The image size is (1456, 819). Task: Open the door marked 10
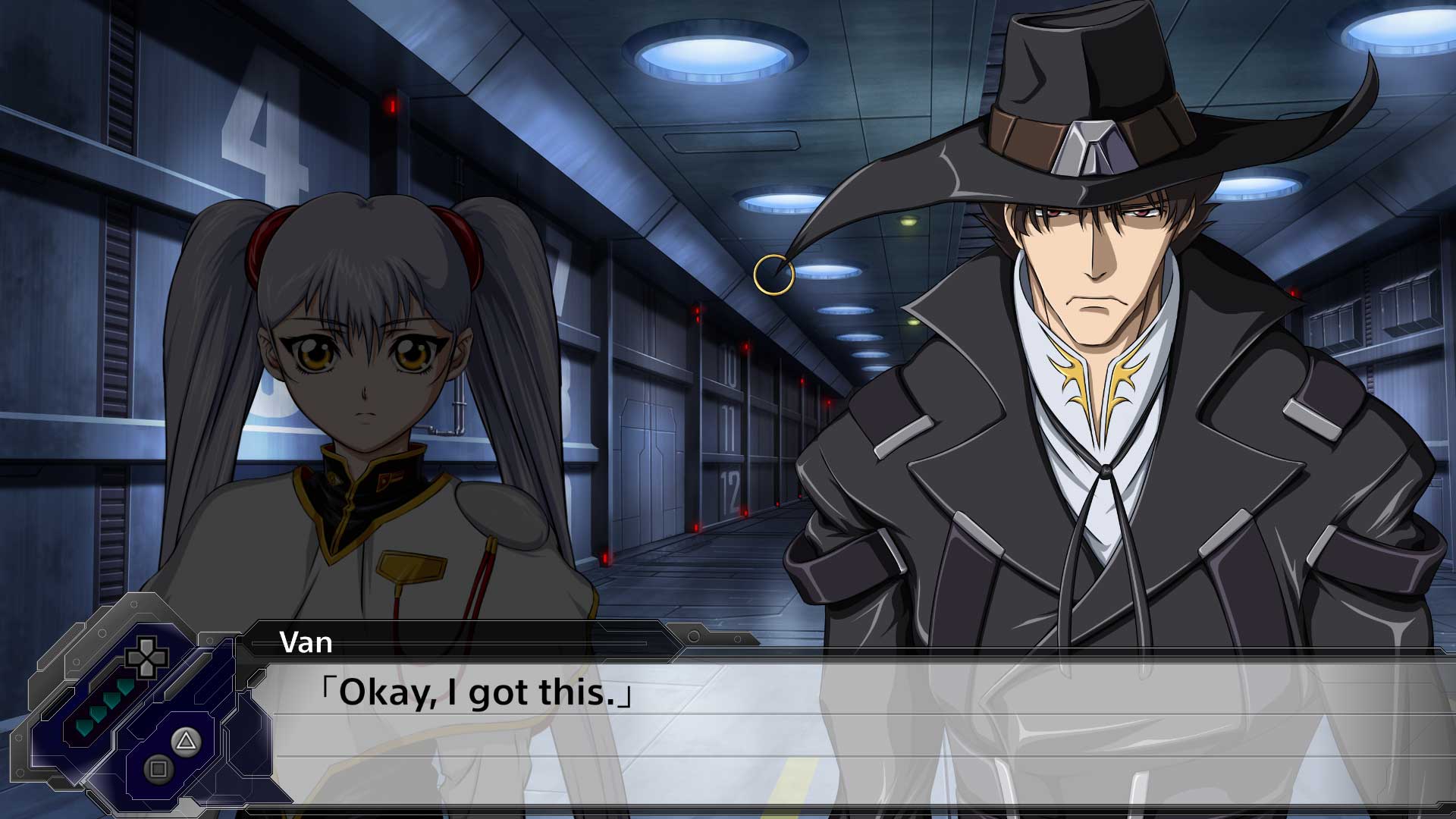tap(730, 366)
